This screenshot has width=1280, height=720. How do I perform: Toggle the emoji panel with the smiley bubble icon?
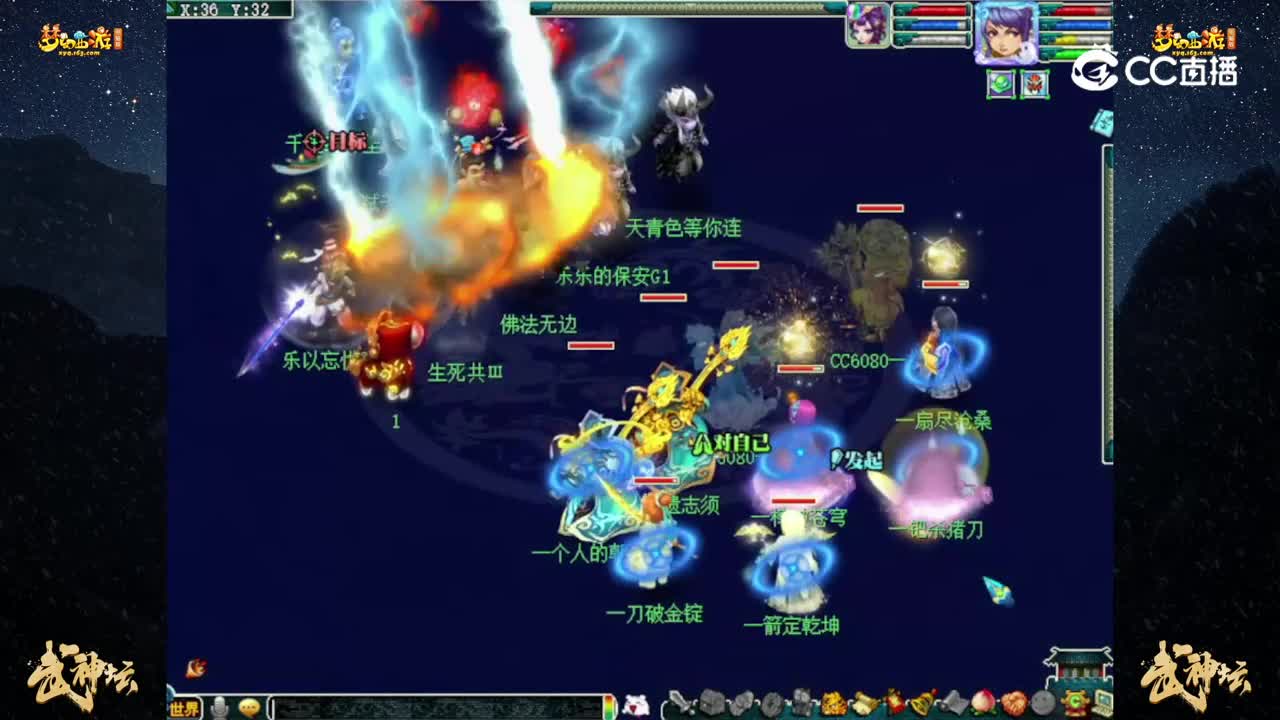pyautogui.click(x=249, y=707)
